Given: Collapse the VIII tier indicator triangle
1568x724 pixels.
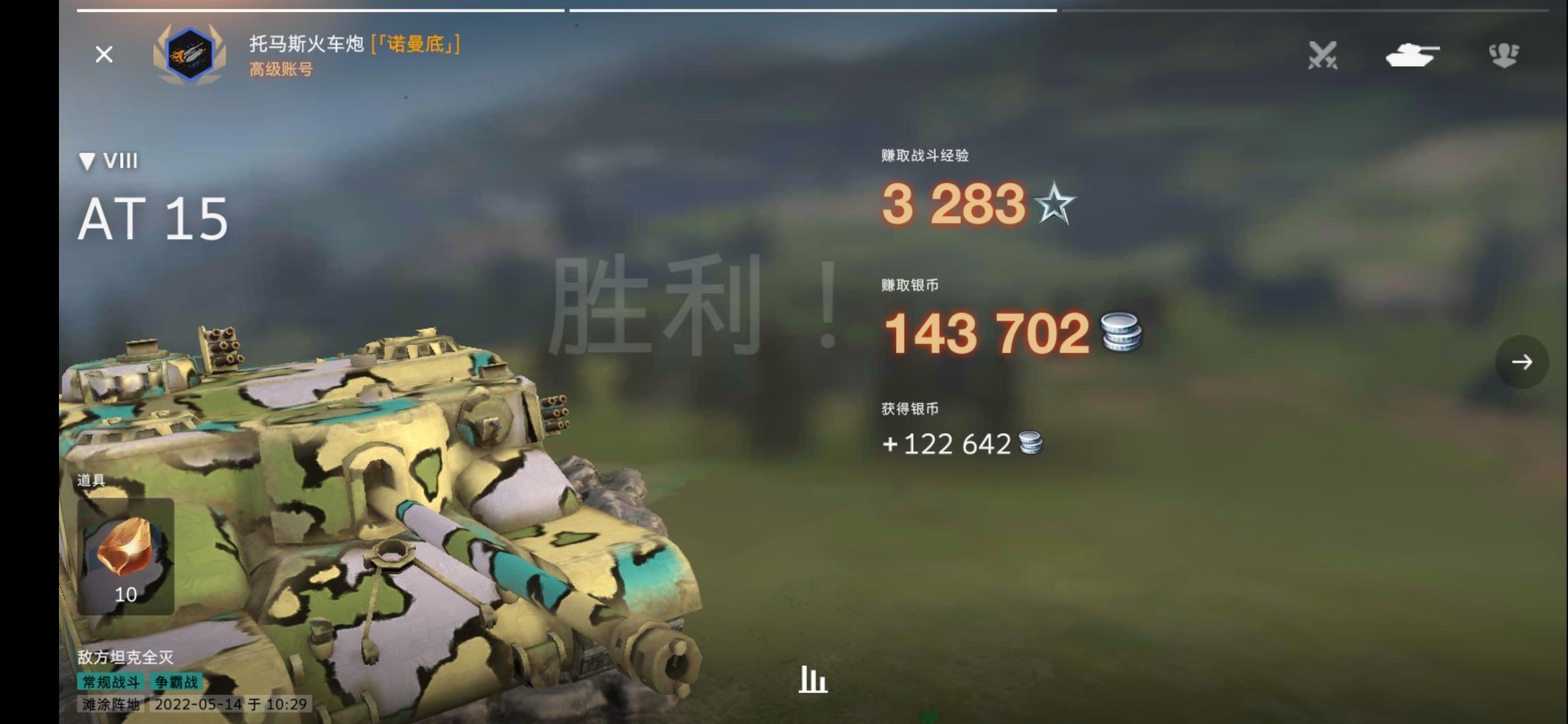Looking at the screenshot, I should click(88, 161).
